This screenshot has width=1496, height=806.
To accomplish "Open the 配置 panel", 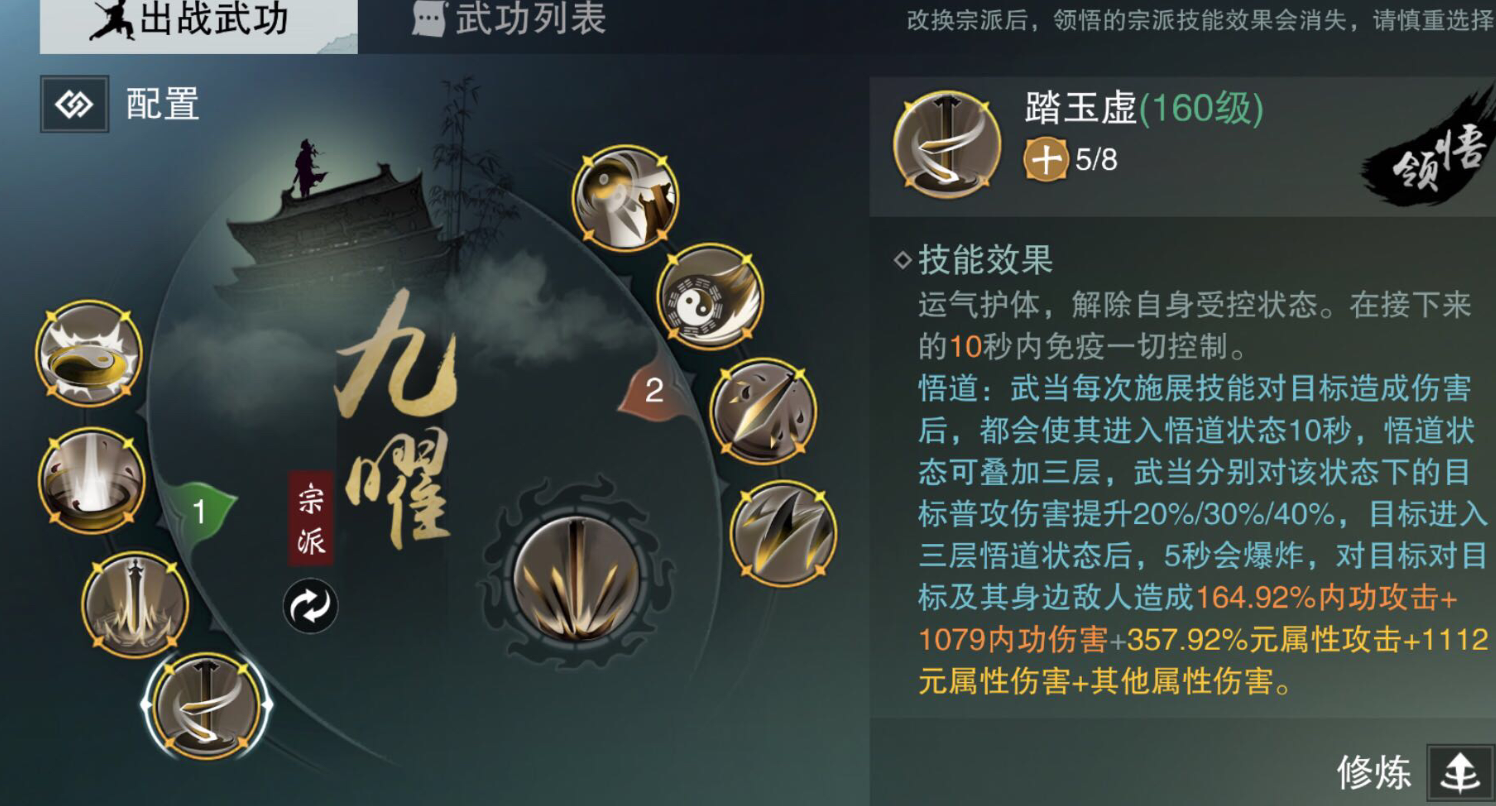I will (120, 103).
